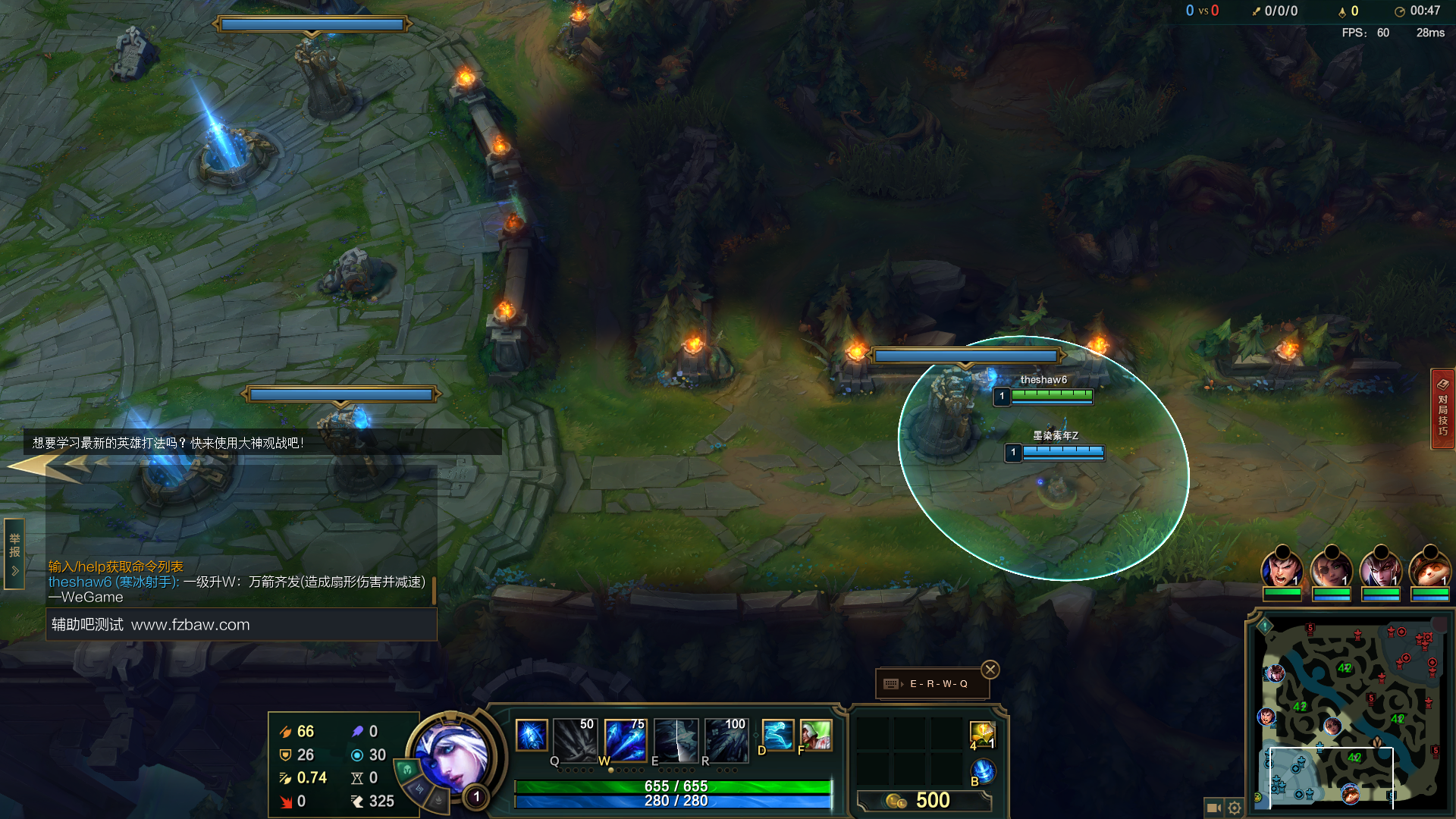This screenshot has width=1456, height=819.
Task: Cast the Ghost summoner spell
Action: pos(777,735)
